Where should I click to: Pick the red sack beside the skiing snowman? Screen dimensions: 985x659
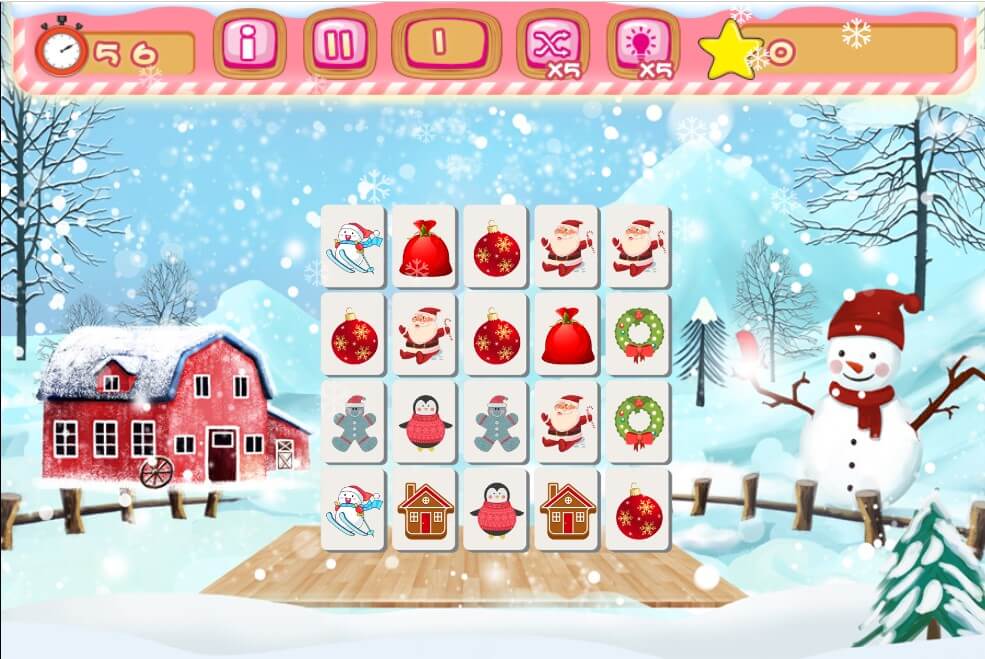[x=426, y=248]
